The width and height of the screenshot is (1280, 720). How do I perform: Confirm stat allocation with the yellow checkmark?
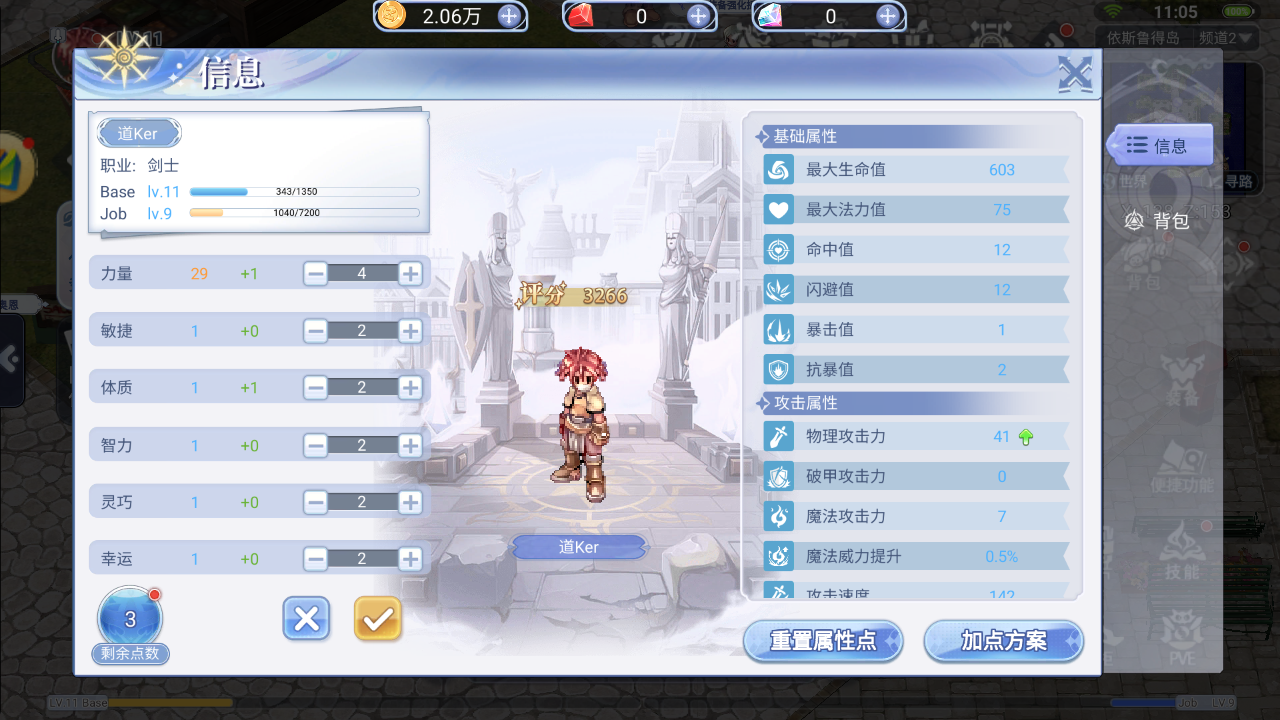pos(377,619)
